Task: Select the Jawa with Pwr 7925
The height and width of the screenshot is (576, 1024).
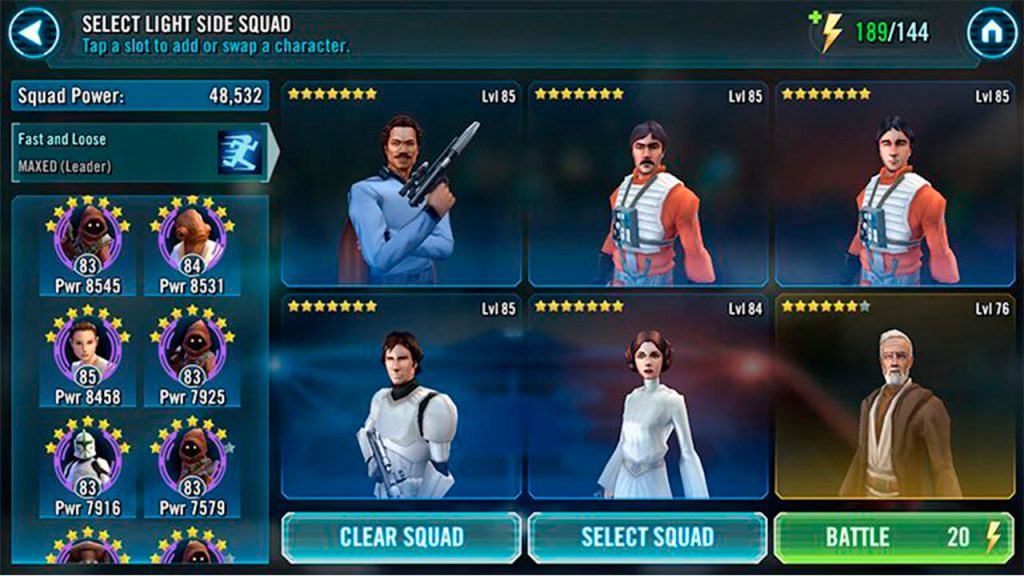Action: [192, 357]
